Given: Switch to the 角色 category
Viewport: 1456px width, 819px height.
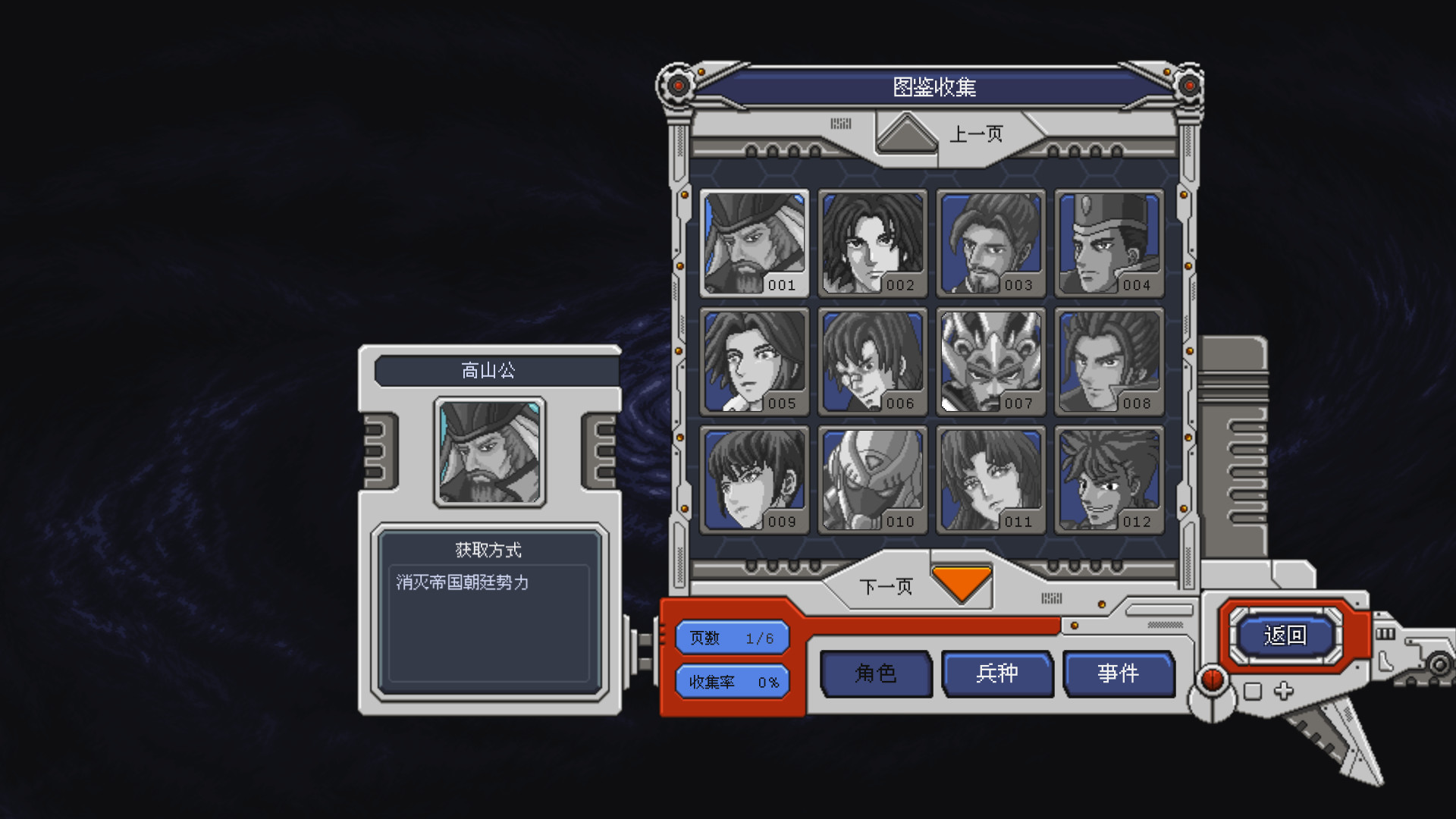Looking at the screenshot, I should pos(876,673).
